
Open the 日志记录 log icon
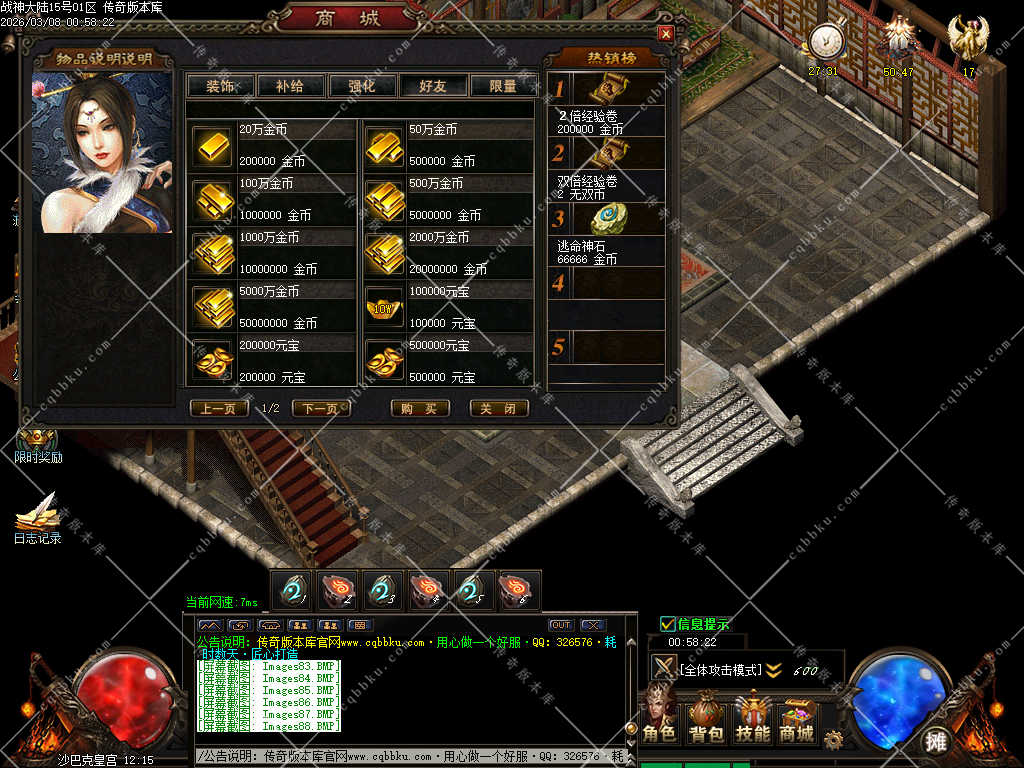(x=37, y=518)
